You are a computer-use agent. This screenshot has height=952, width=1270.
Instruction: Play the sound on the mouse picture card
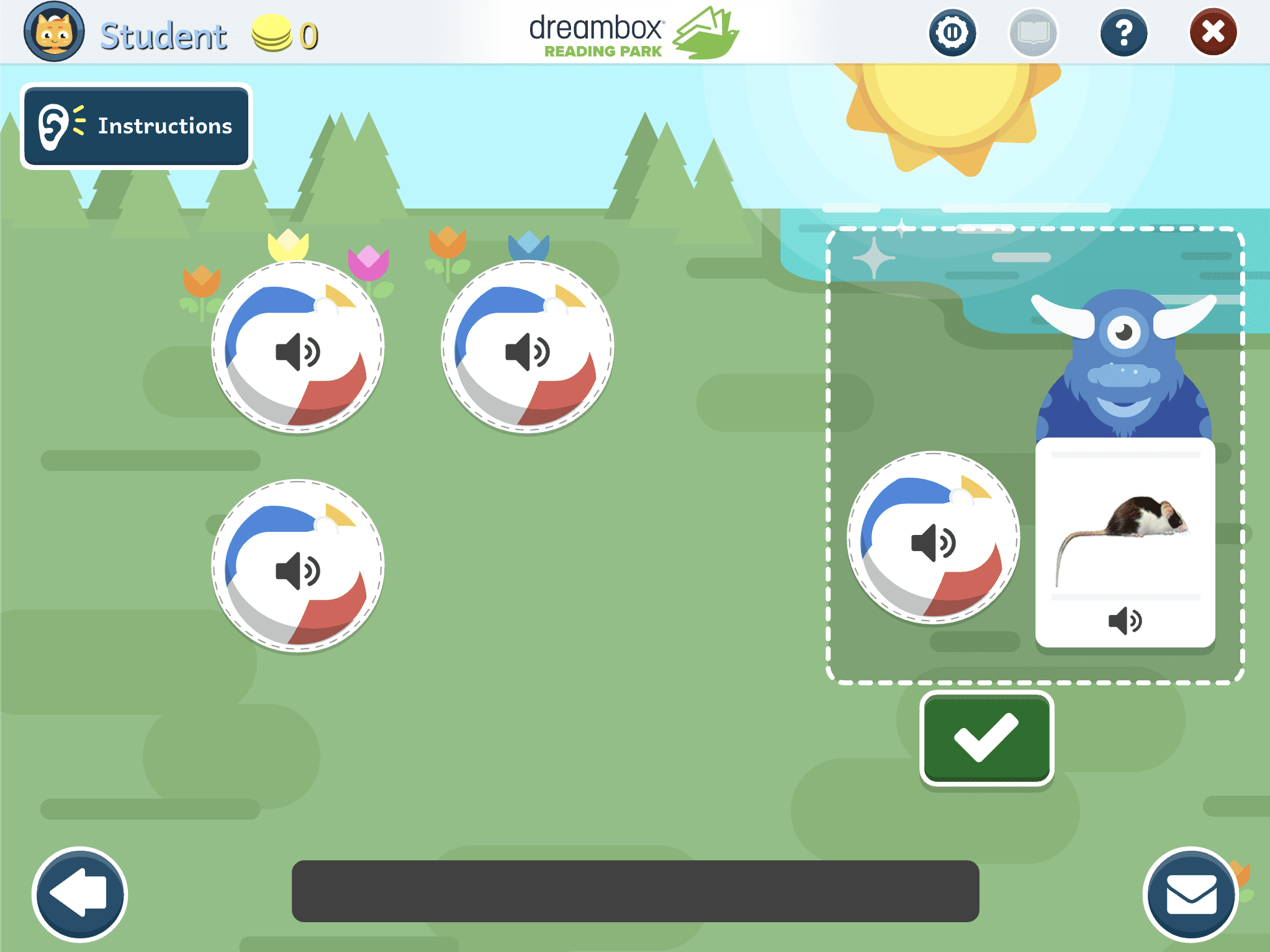pos(1125,621)
